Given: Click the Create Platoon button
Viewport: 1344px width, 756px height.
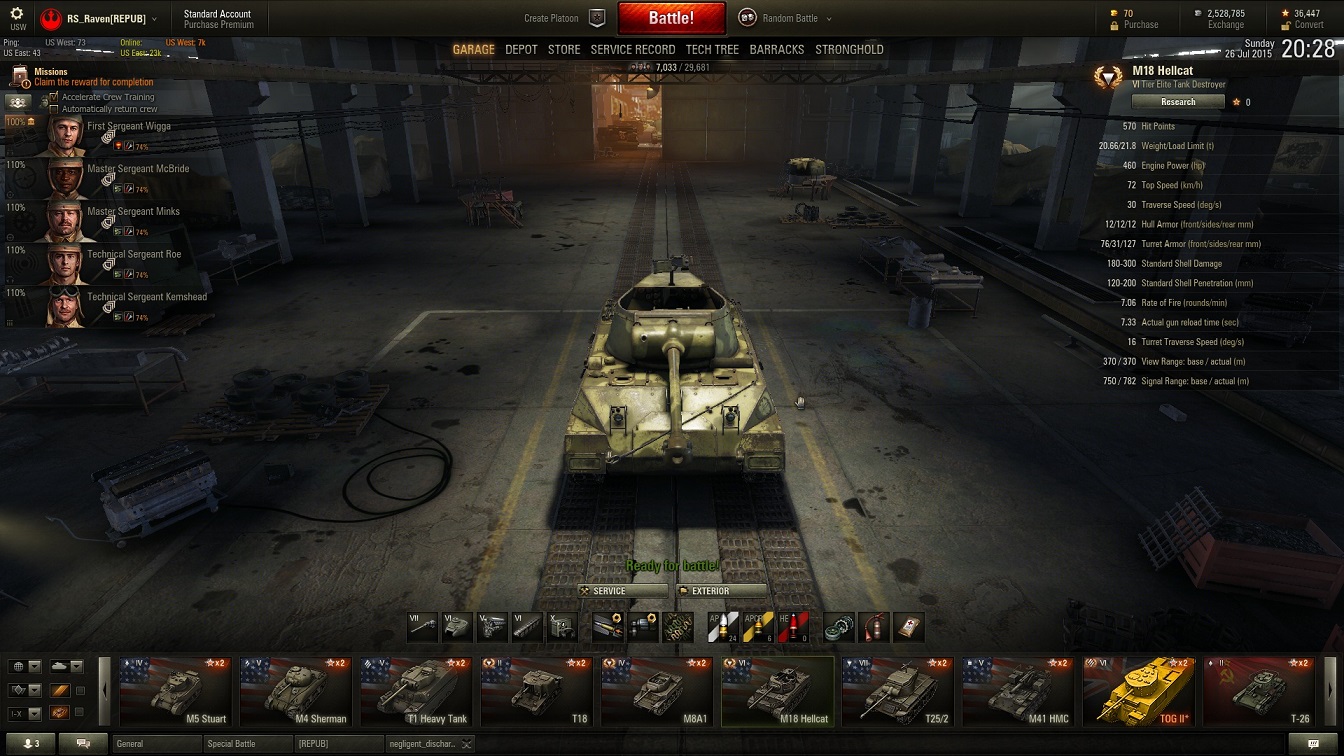Looking at the screenshot, I should pos(565,18).
